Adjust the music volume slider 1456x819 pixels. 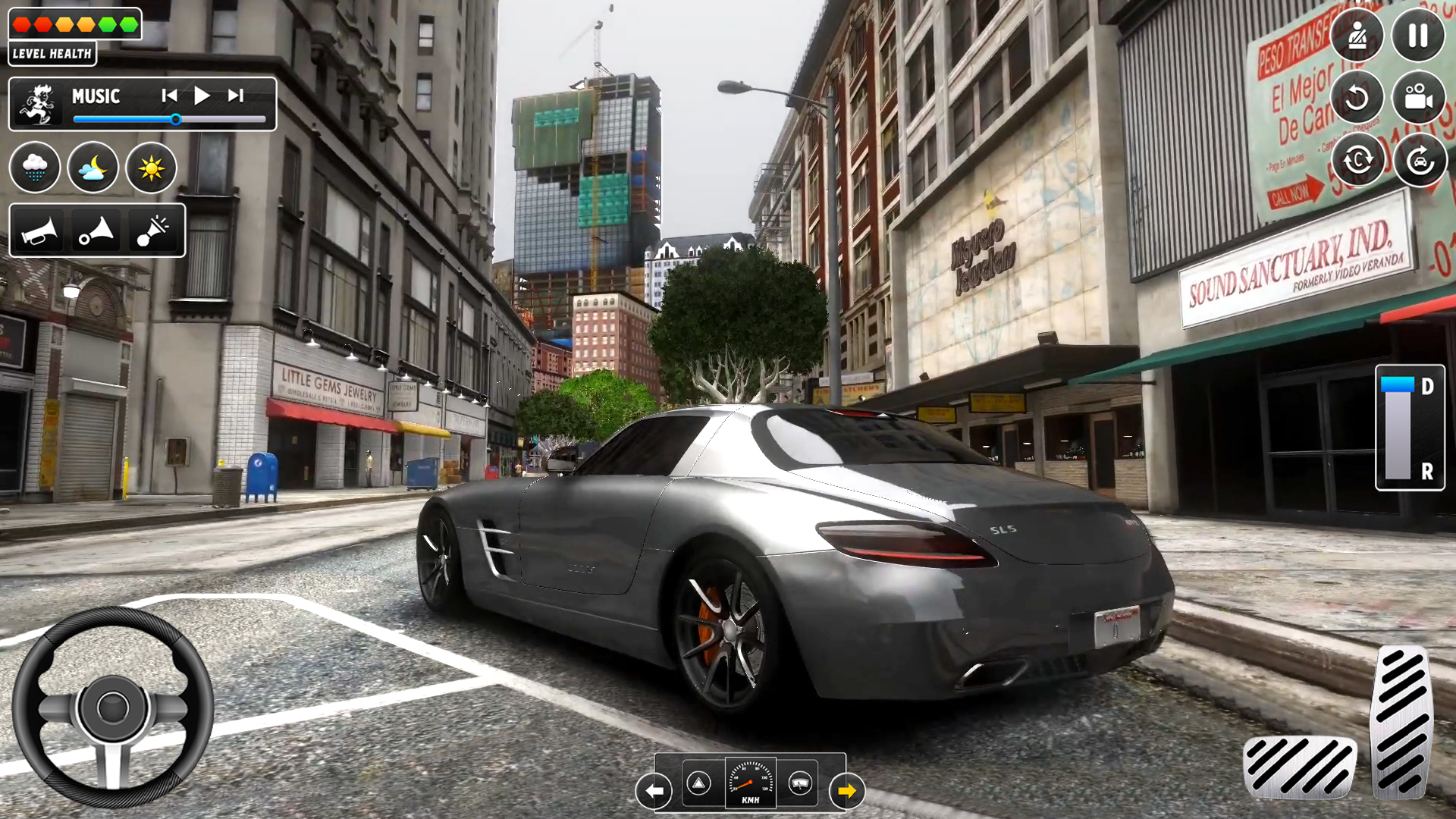(x=176, y=119)
